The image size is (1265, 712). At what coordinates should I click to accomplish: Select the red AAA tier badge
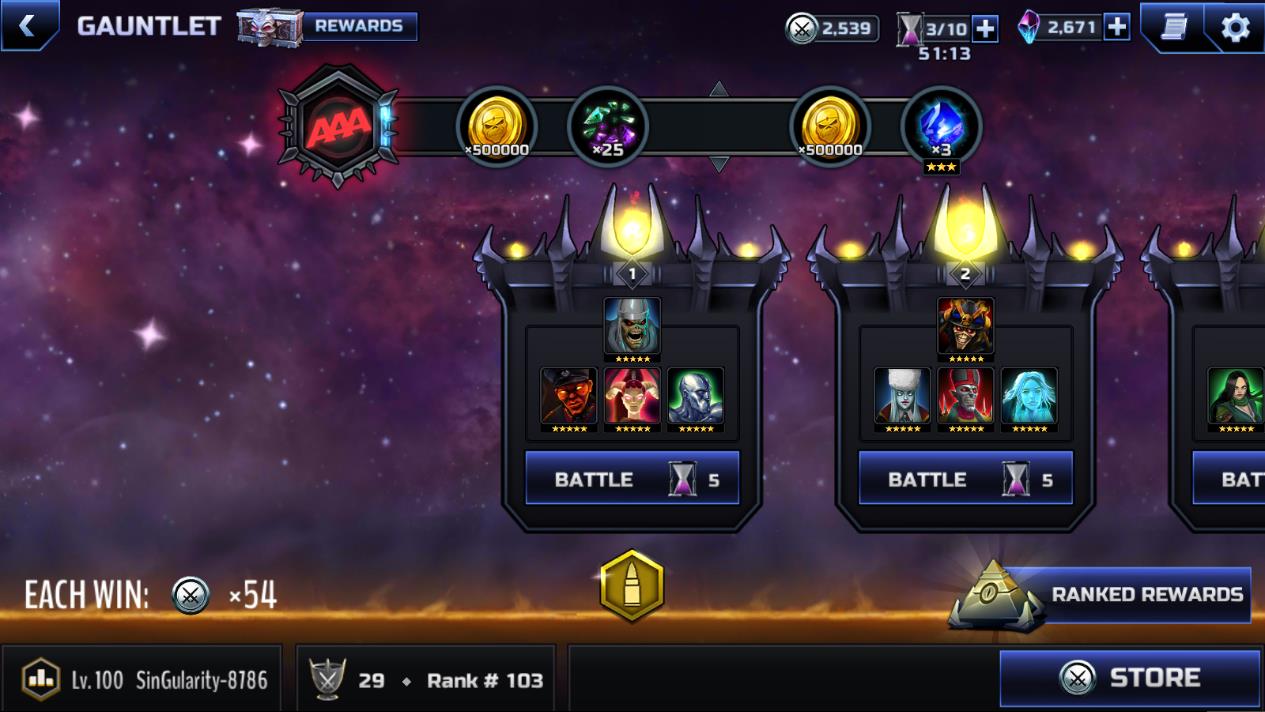coord(338,127)
